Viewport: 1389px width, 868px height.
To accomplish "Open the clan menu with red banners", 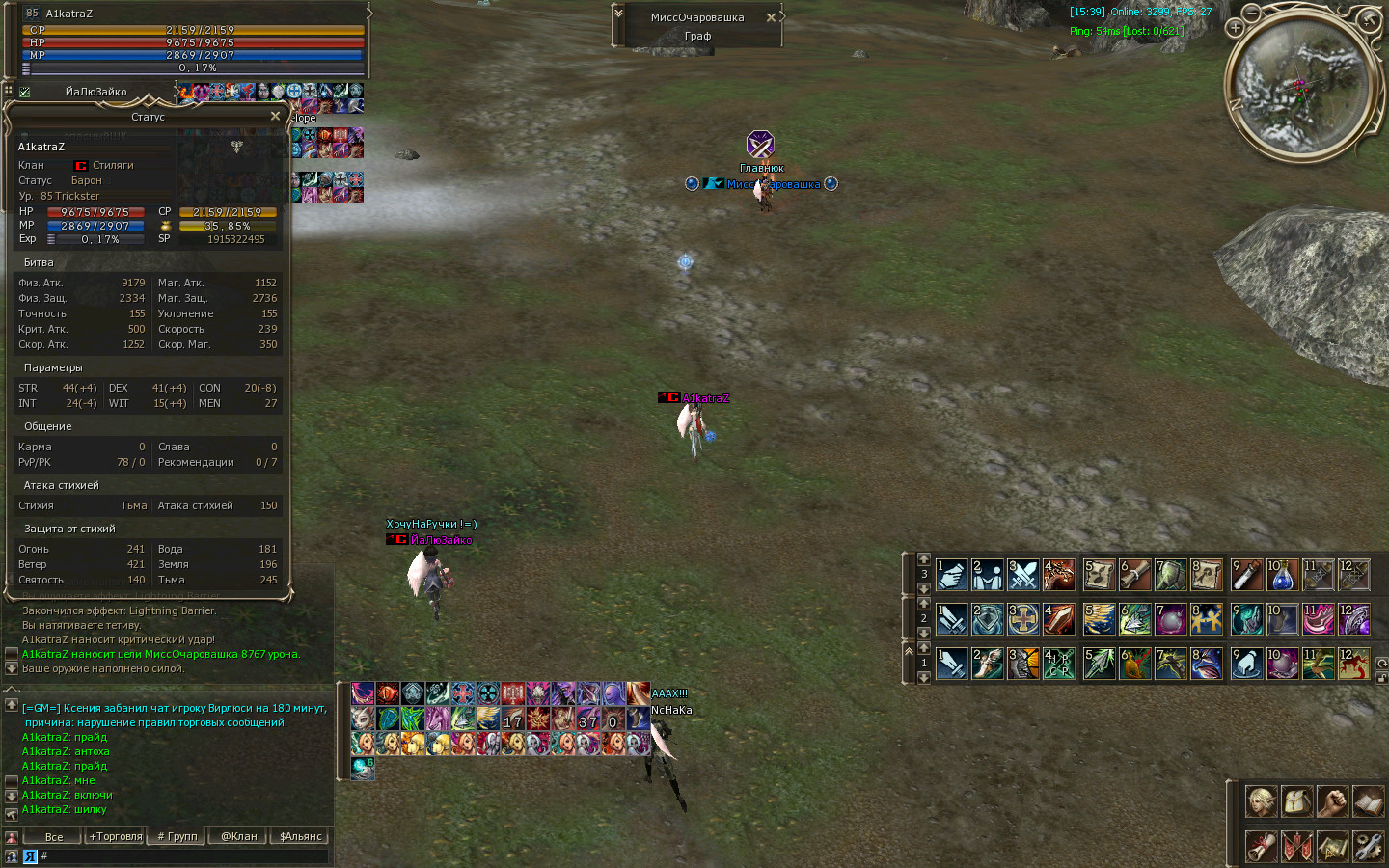I will (1296, 846).
